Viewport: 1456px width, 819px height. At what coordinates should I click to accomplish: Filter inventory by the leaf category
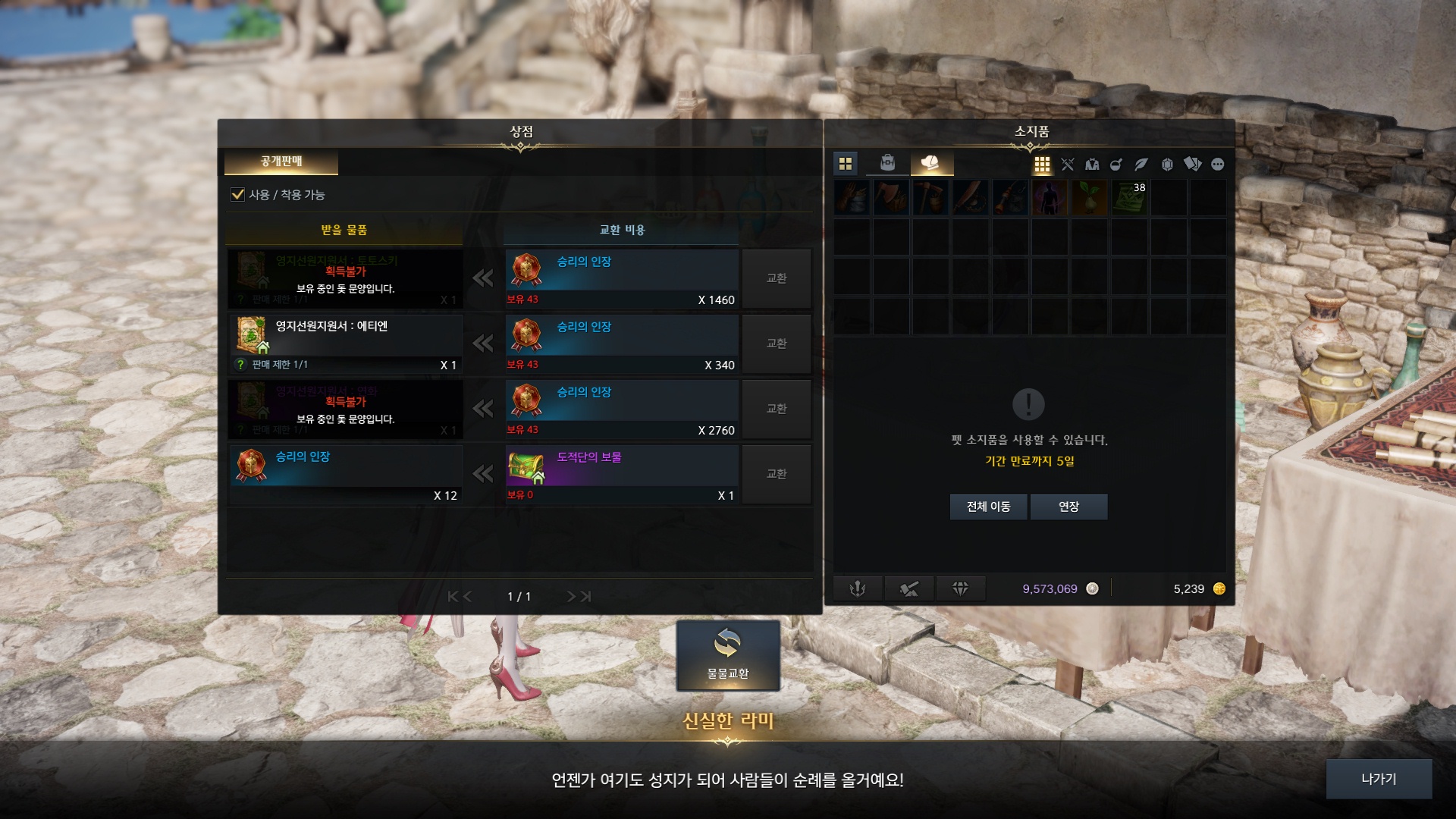1141,165
